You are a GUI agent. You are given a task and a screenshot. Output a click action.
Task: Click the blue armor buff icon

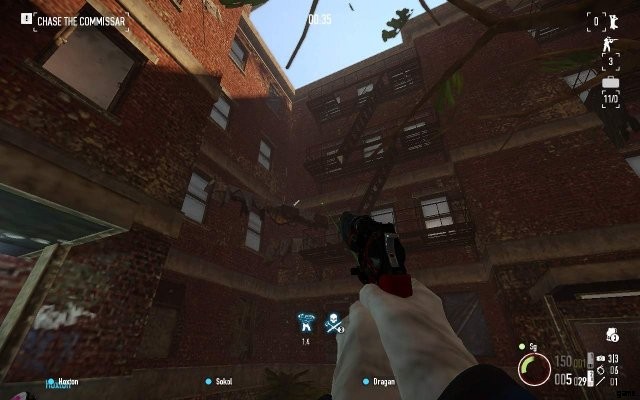[x=306, y=322]
